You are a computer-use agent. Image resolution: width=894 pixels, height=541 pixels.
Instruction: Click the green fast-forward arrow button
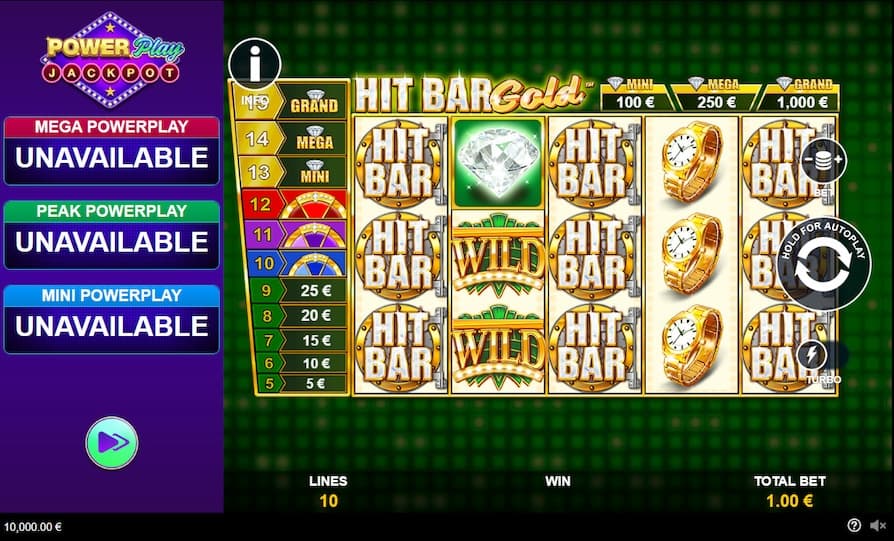coord(111,442)
